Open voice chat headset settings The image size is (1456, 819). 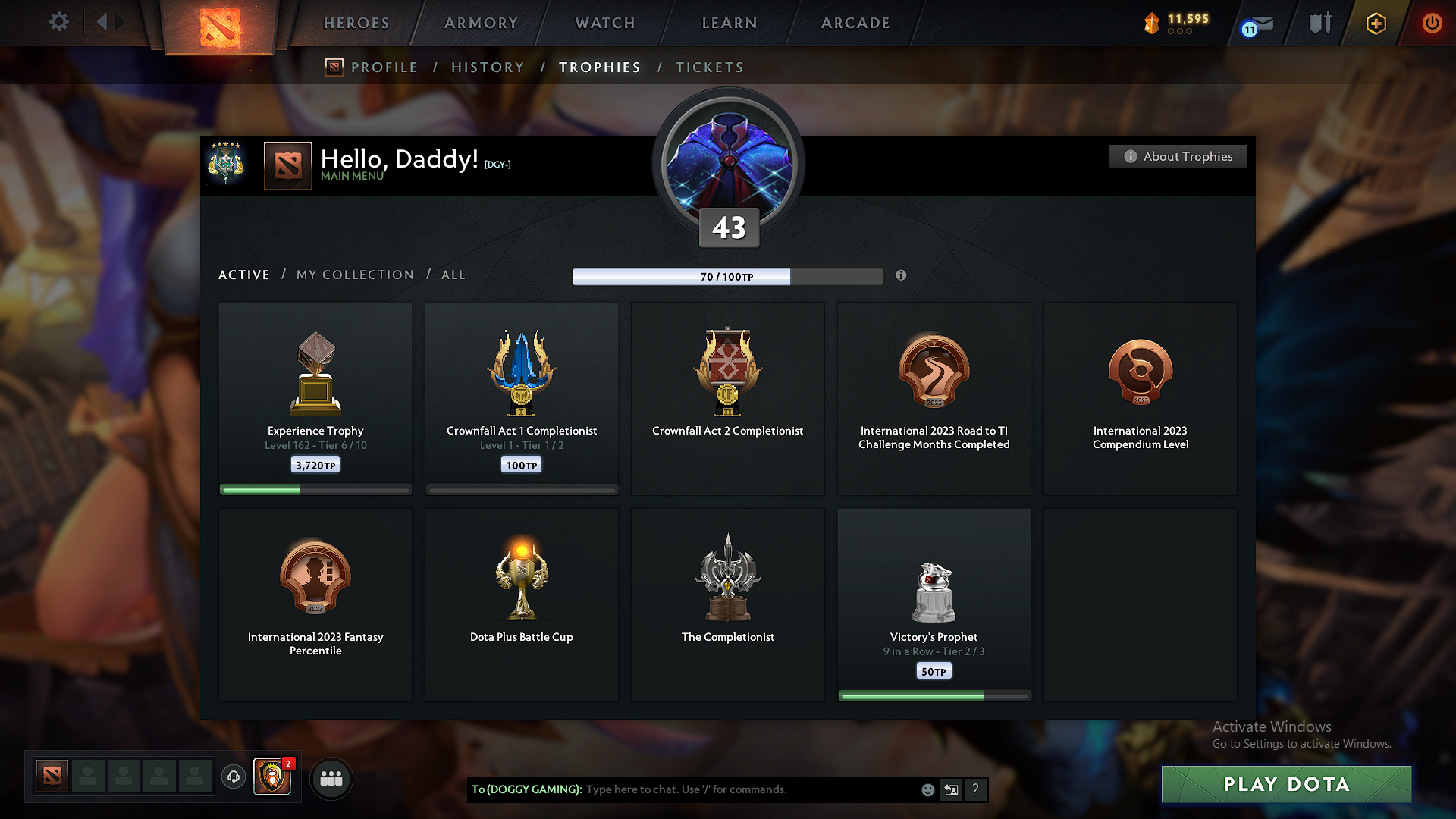click(x=234, y=778)
